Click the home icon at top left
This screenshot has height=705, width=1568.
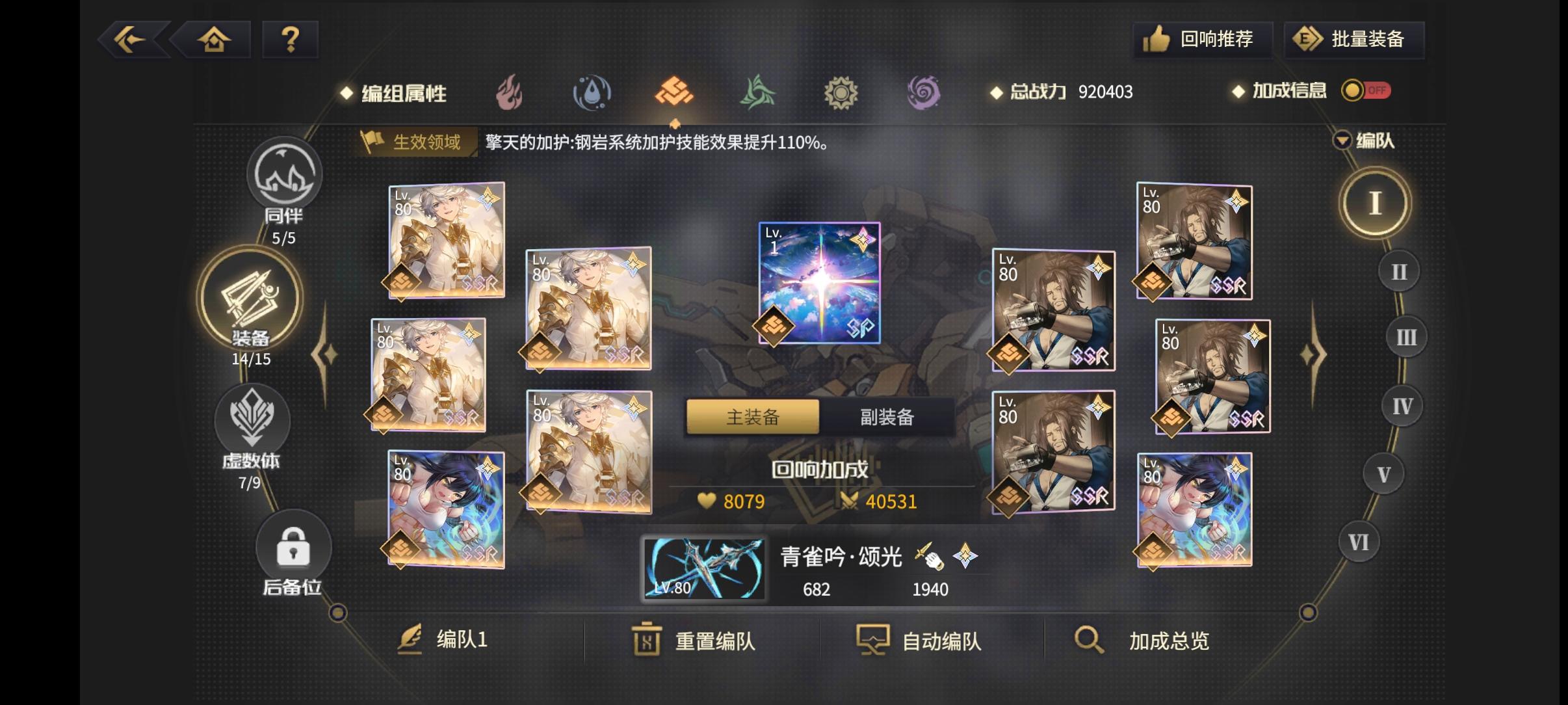(x=215, y=39)
